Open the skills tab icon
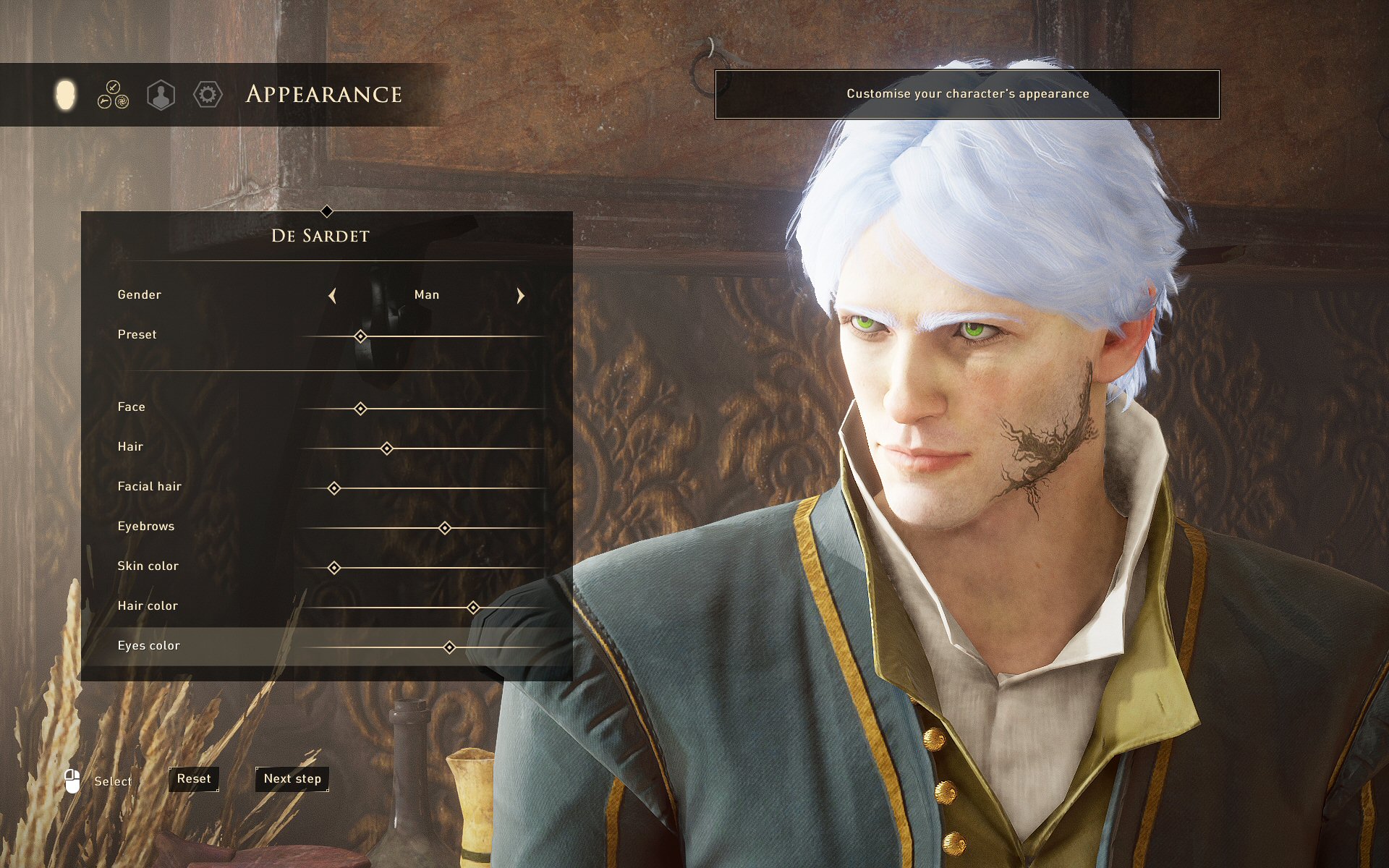 [113, 95]
